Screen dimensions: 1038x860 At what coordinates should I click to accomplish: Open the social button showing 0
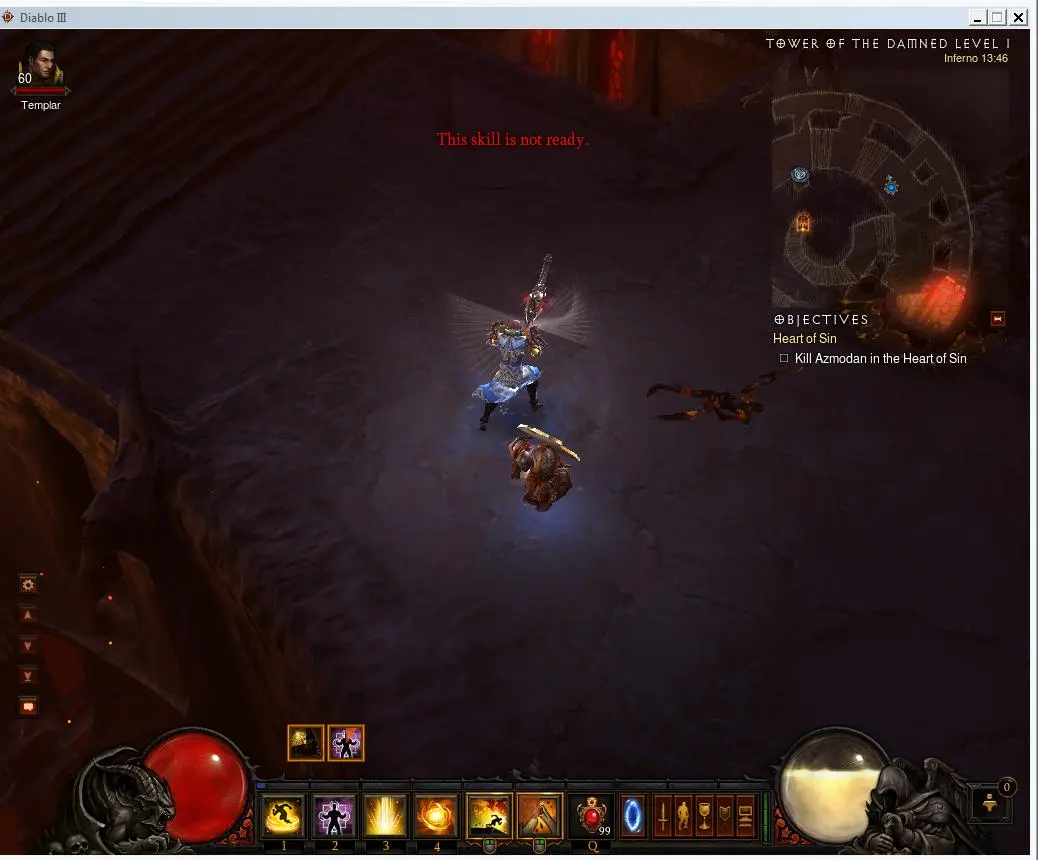click(x=991, y=803)
